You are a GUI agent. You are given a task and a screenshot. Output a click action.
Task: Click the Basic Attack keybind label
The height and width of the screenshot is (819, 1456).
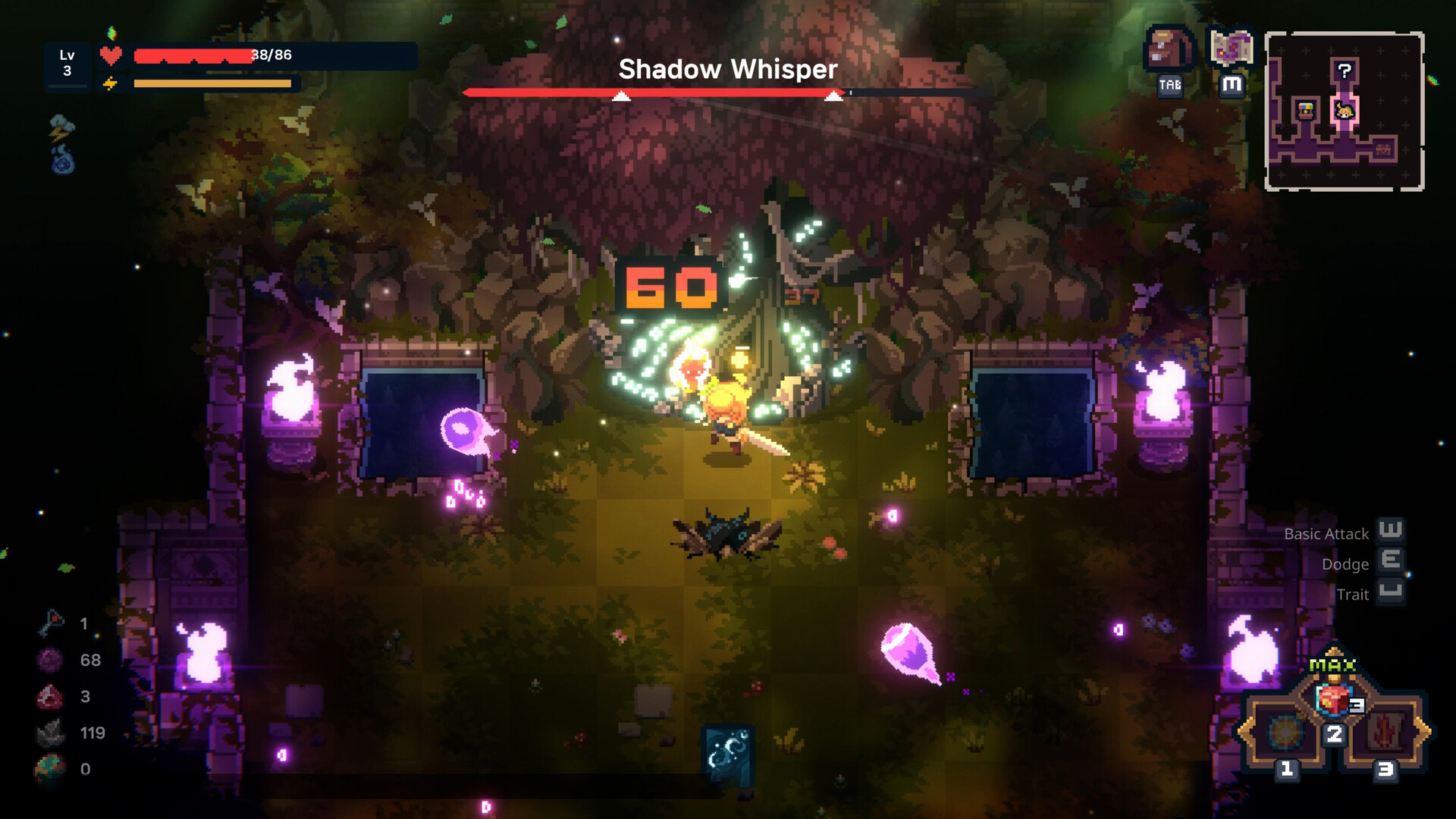[x=1326, y=534]
